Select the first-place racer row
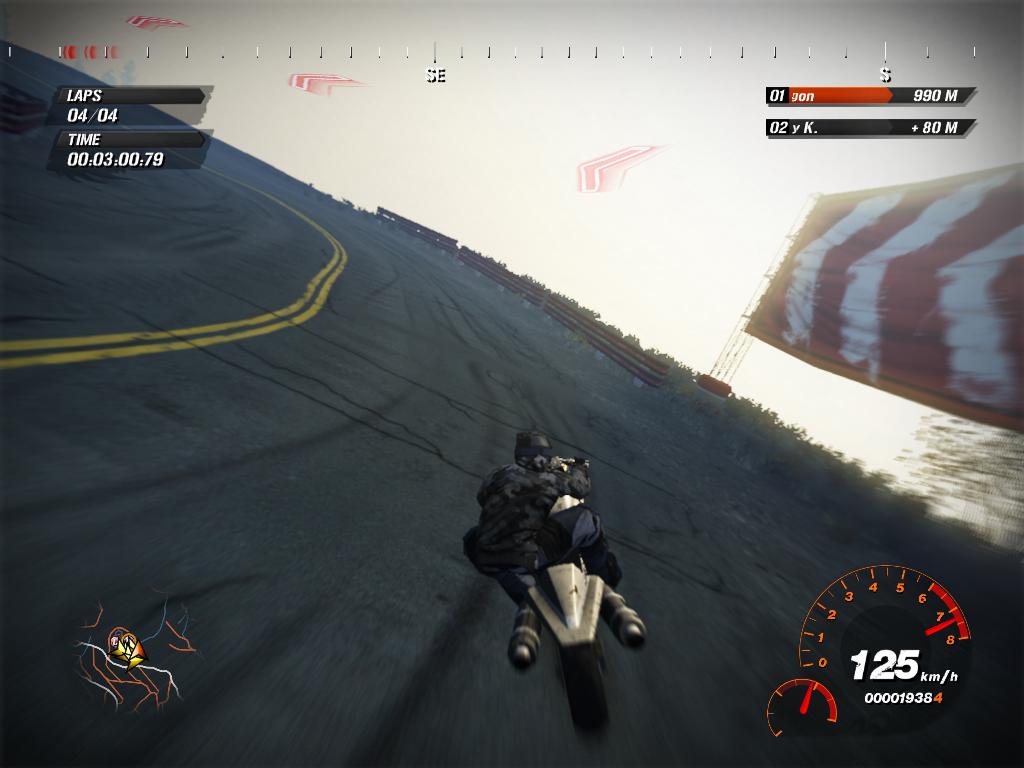The height and width of the screenshot is (768, 1024). tap(869, 96)
